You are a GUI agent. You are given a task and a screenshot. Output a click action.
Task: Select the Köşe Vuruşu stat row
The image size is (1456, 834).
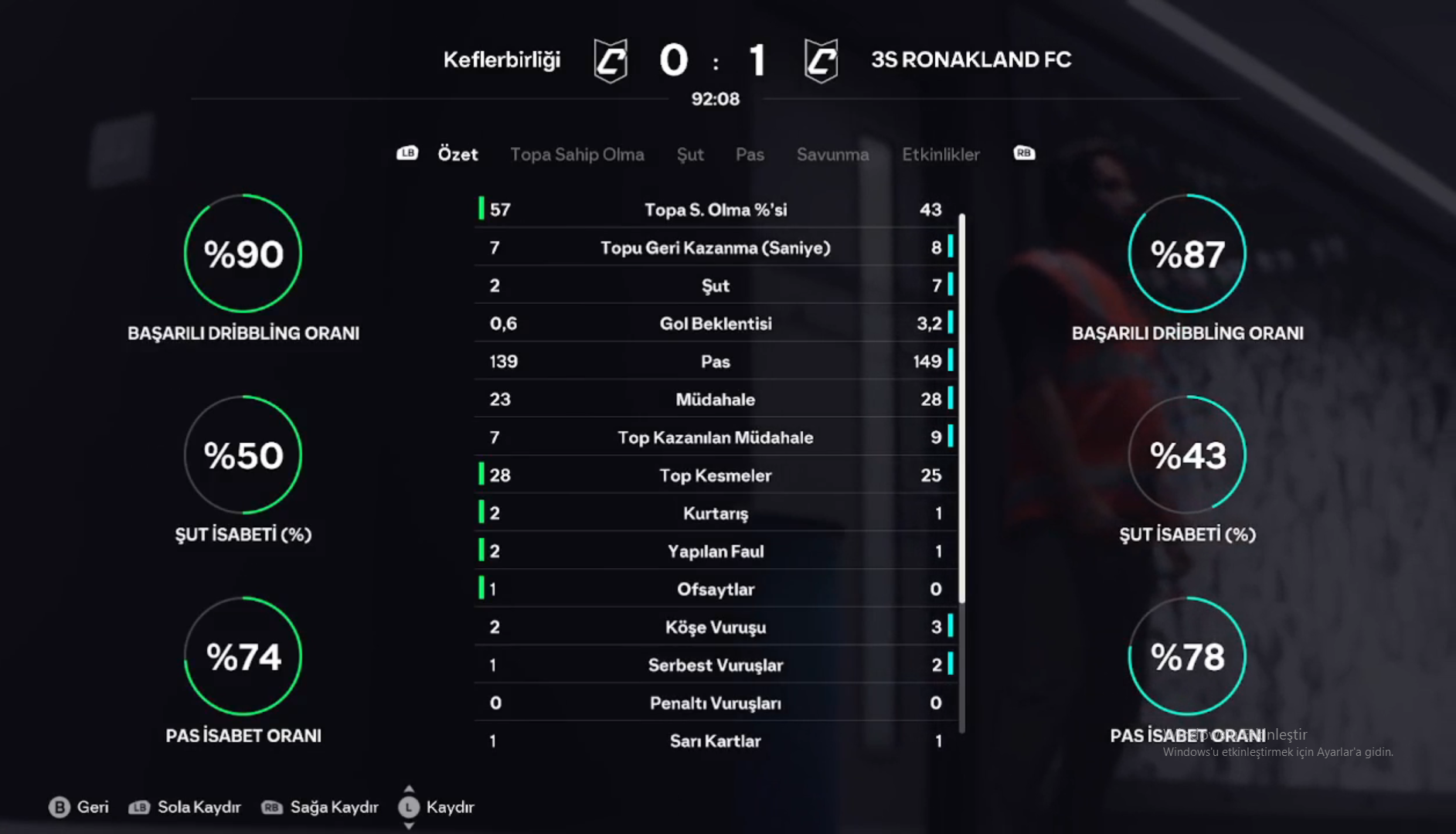point(716,627)
